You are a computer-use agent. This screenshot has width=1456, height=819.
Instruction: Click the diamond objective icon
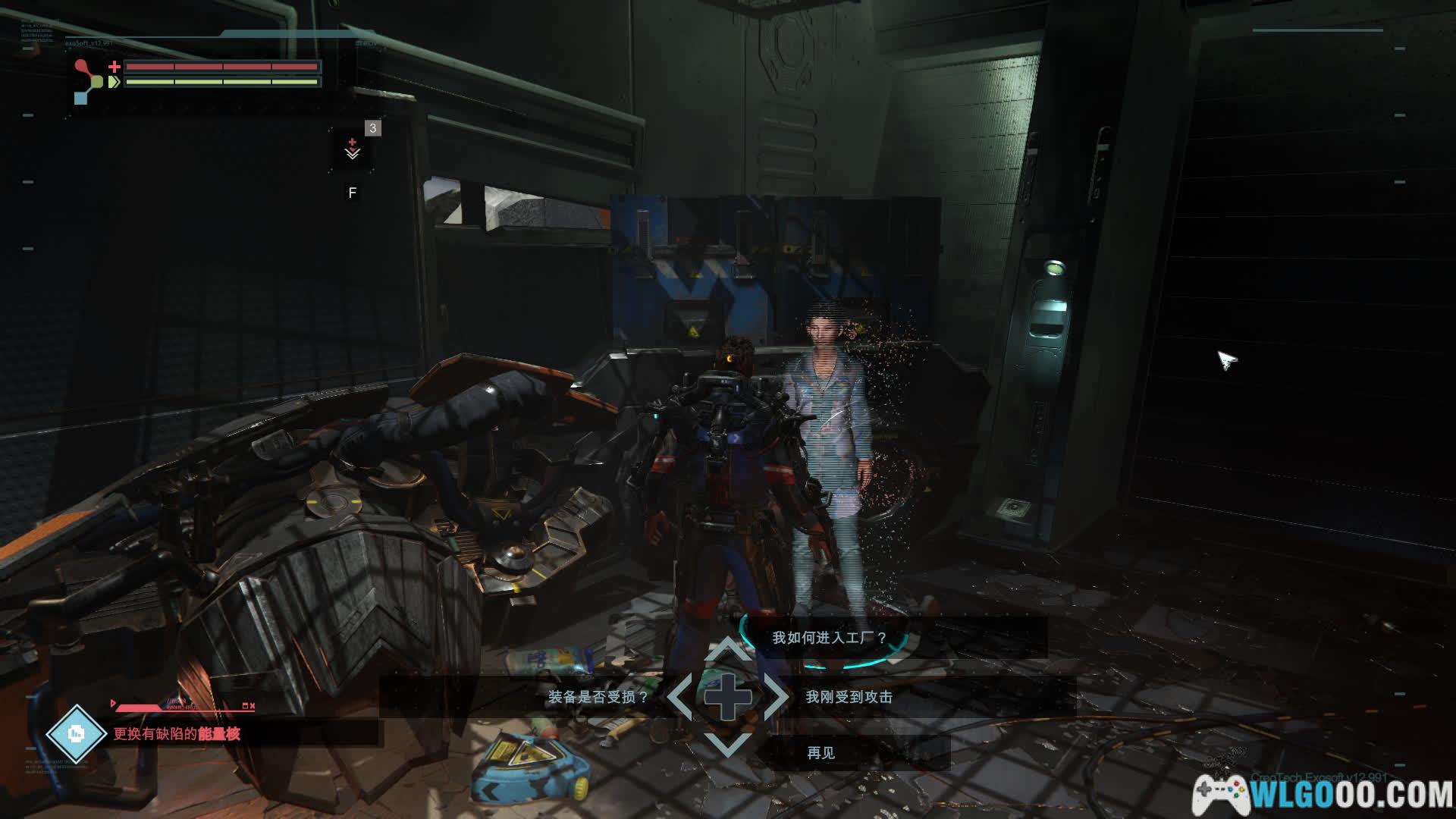point(76,733)
